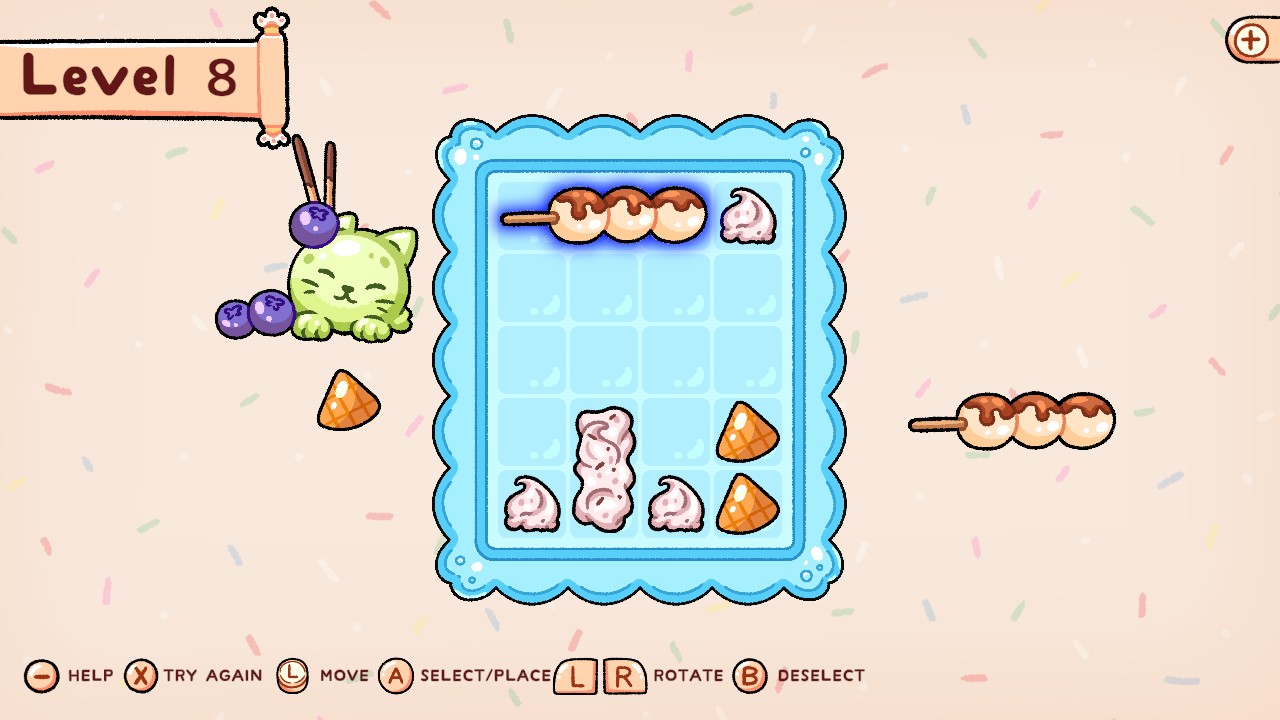Click the R shoulder Rotate icon
The width and height of the screenshot is (1280, 720).
tap(625, 677)
